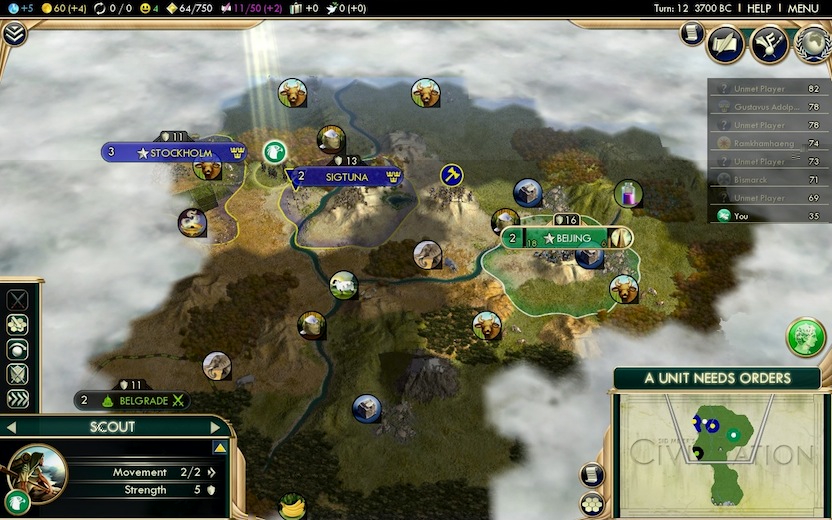Image resolution: width=832 pixels, height=520 pixels.
Task: Select the Belgrade city-state banner
Action: (133, 400)
